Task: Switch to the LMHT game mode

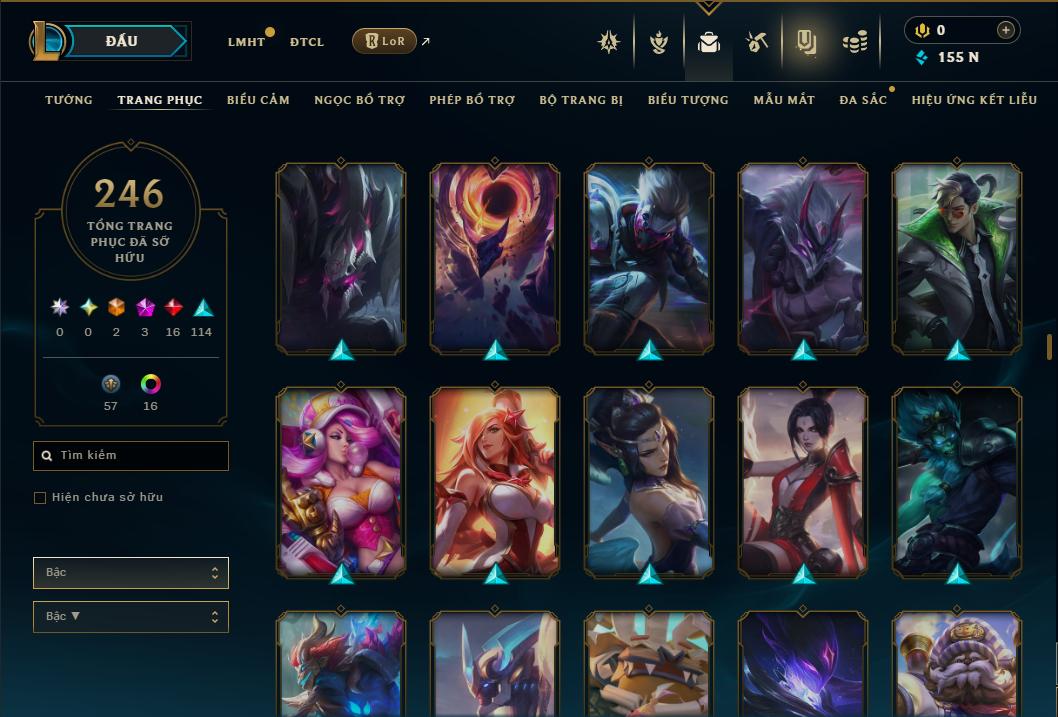Action: tap(246, 42)
